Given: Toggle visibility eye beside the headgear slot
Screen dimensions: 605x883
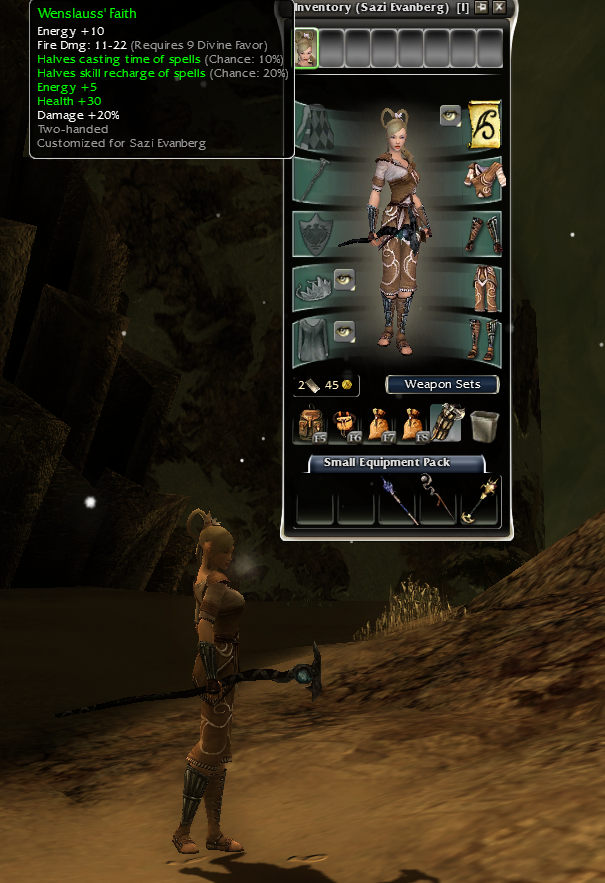Looking at the screenshot, I should [x=450, y=116].
